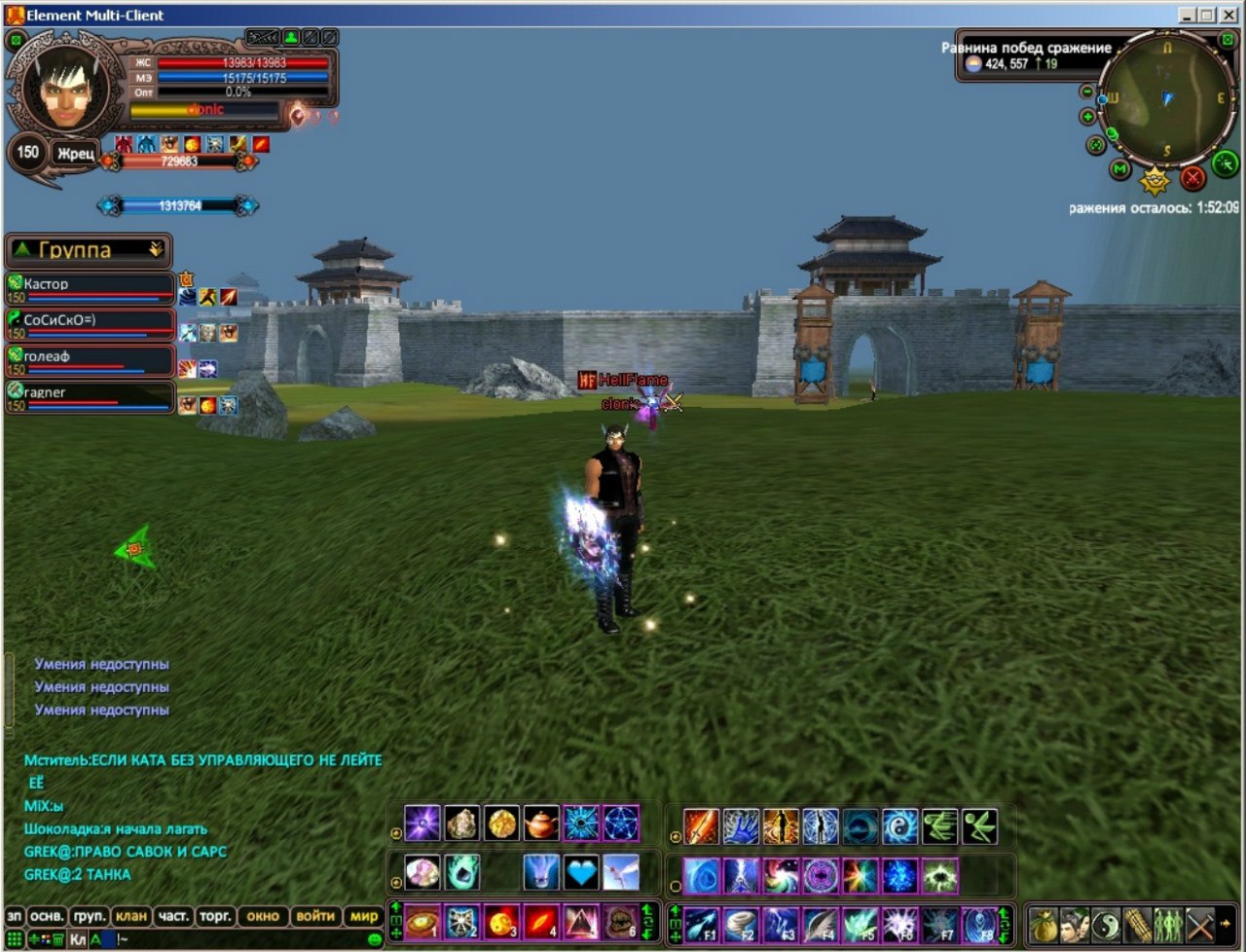Click the golden sun emblem below the minimap

tap(1154, 180)
